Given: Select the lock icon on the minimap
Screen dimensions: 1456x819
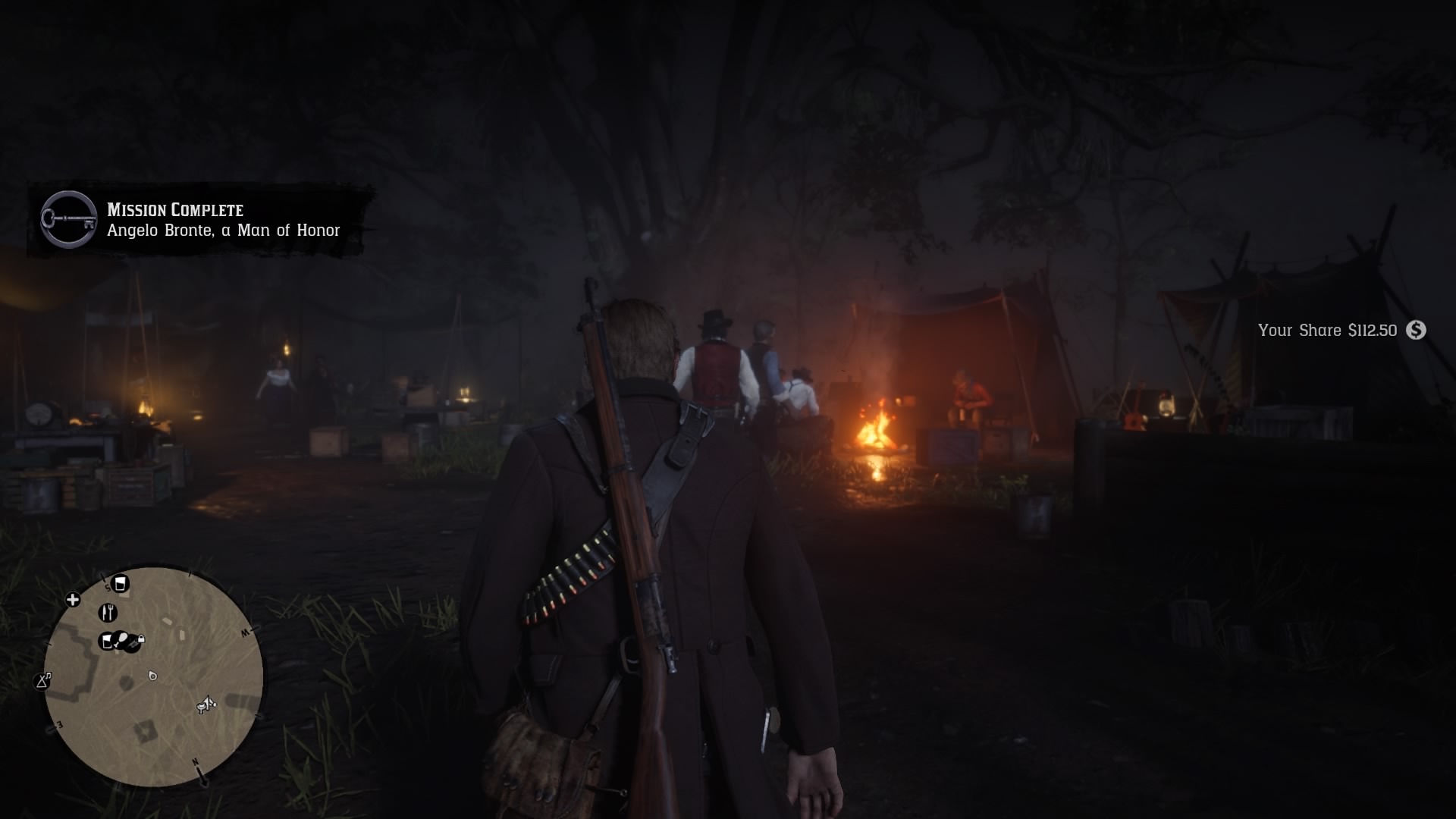Looking at the screenshot, I should 140,639.
